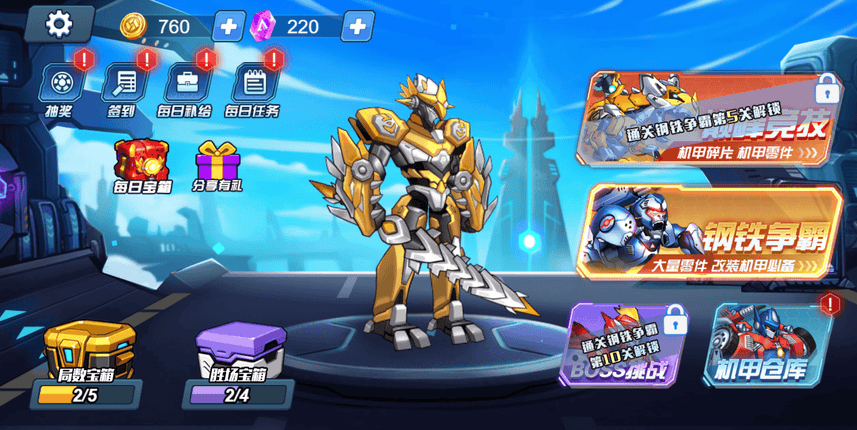Add more gold coins with plus button

click(229, 26)
